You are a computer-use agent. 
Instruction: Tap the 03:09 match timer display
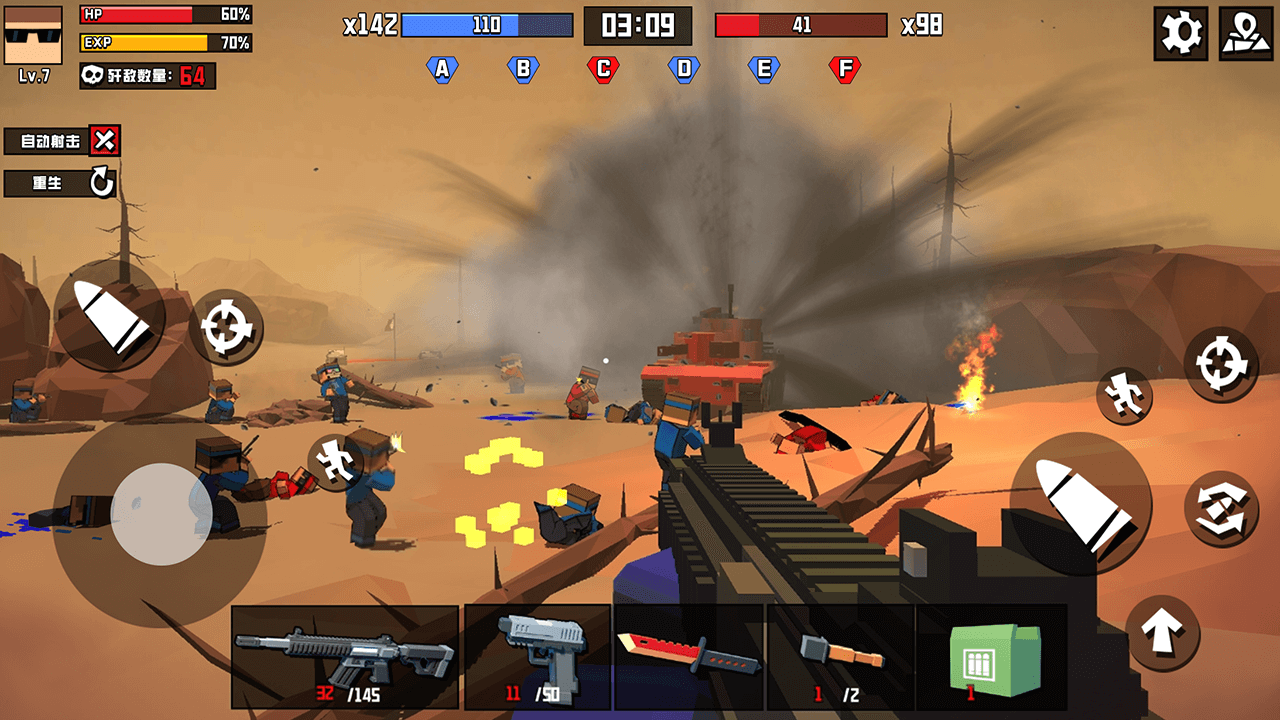(x=638, y=27)
